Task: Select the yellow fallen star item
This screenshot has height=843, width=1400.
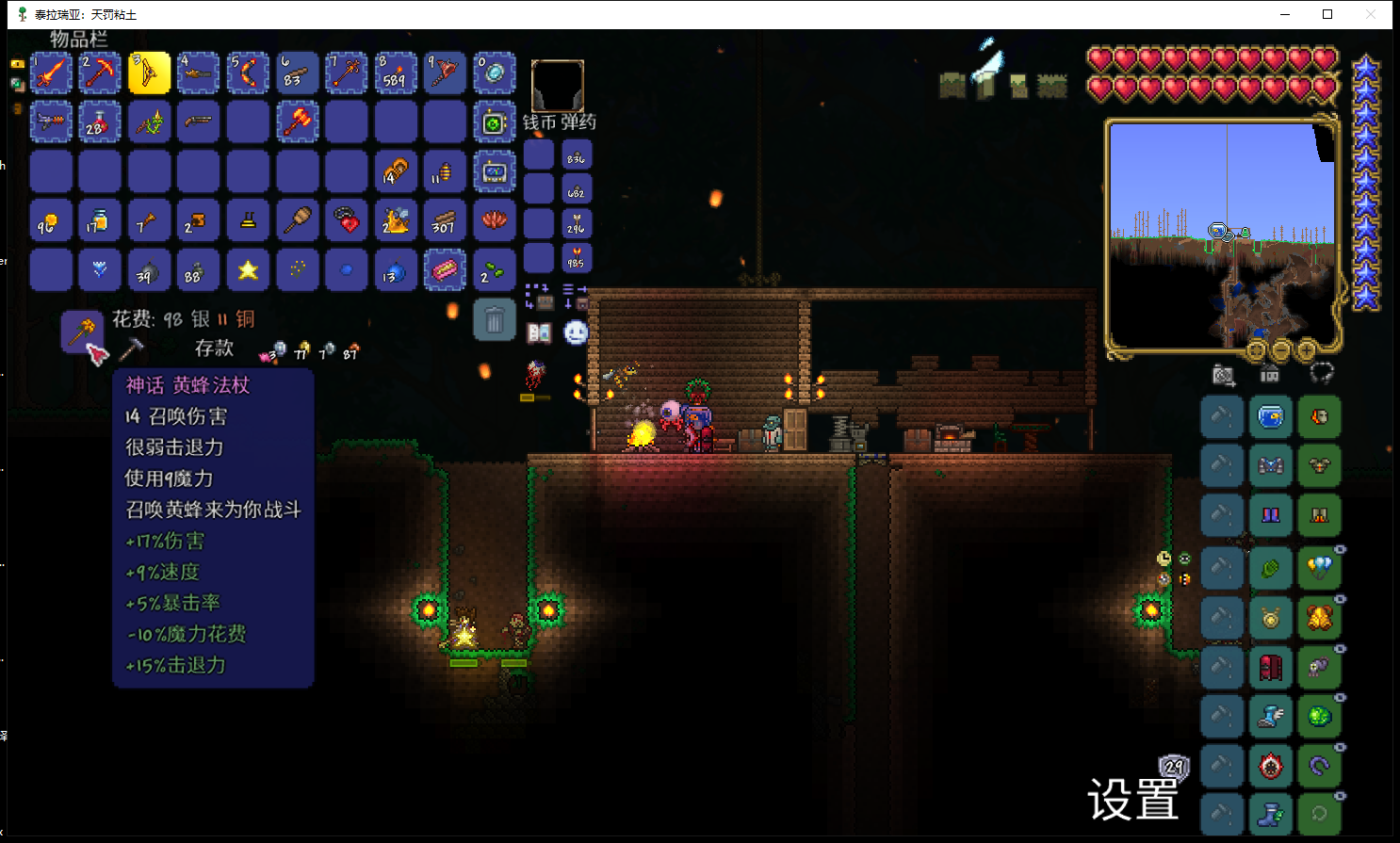Action: pos(248,270)
